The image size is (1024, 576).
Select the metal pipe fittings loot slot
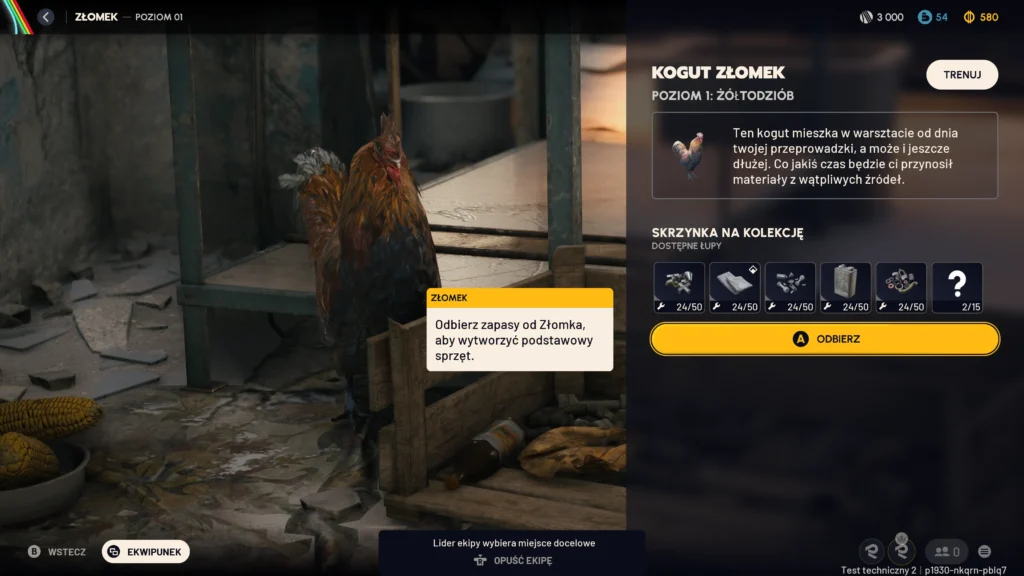[680, 288]
